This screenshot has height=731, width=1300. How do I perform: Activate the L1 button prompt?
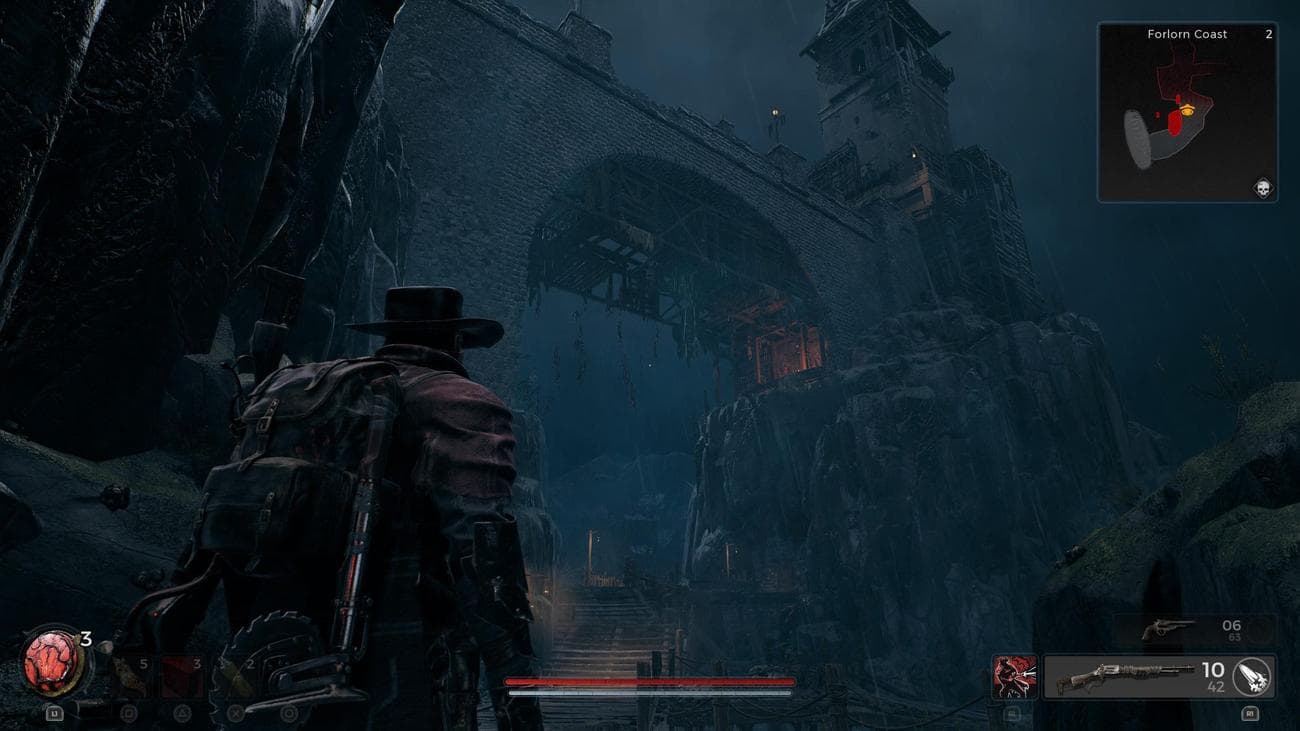pos(53,712)
